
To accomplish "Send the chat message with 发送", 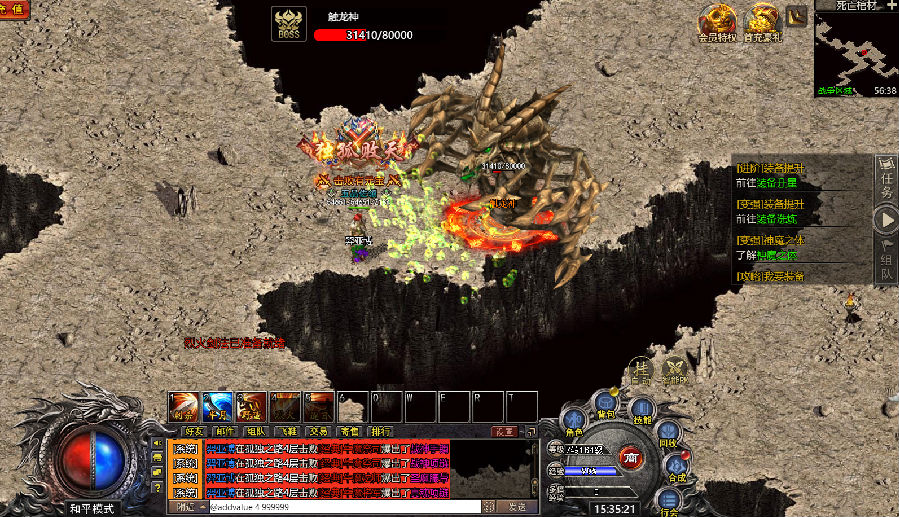I will tap(518, 508).
